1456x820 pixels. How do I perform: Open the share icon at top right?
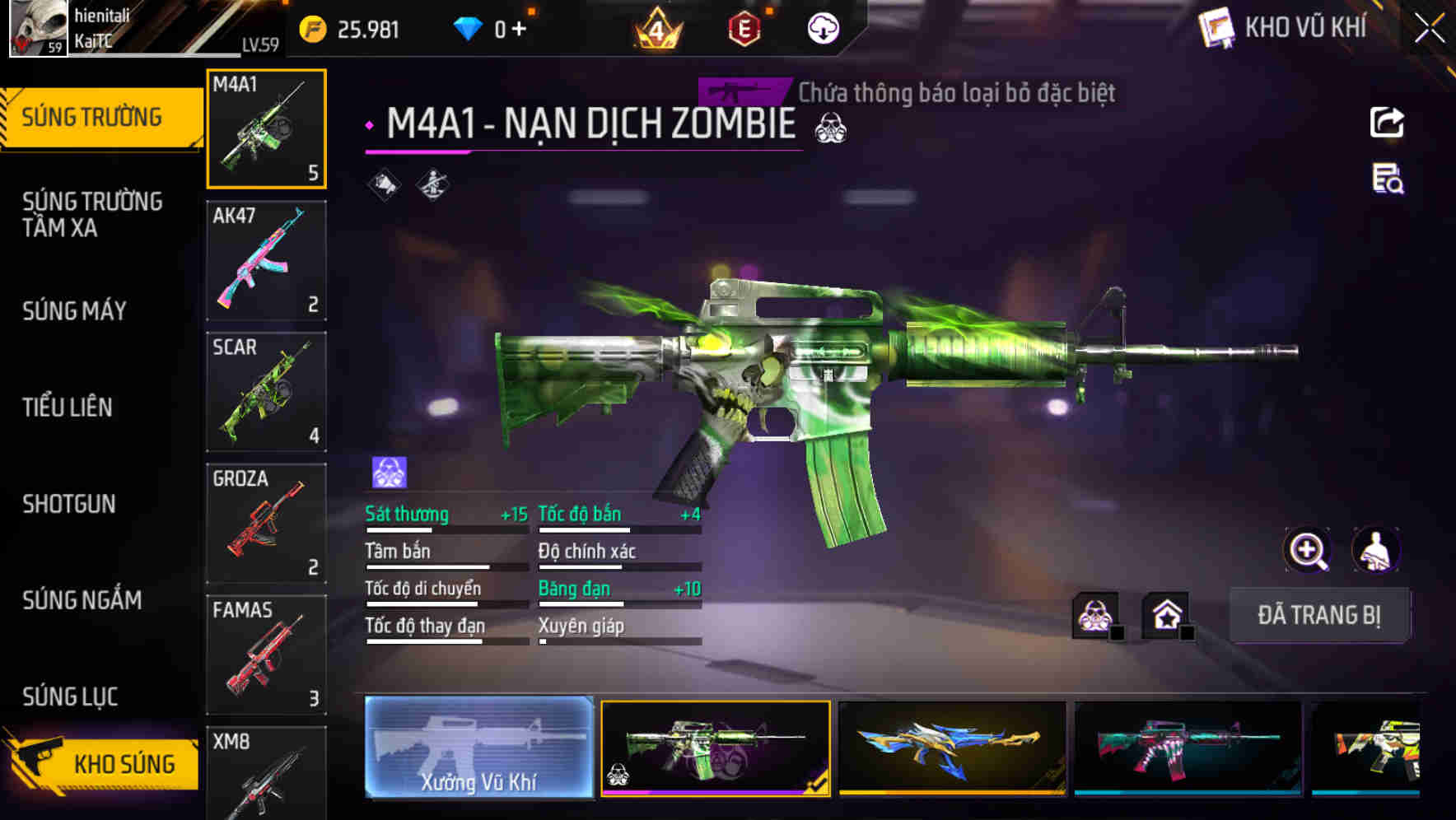1387,122
